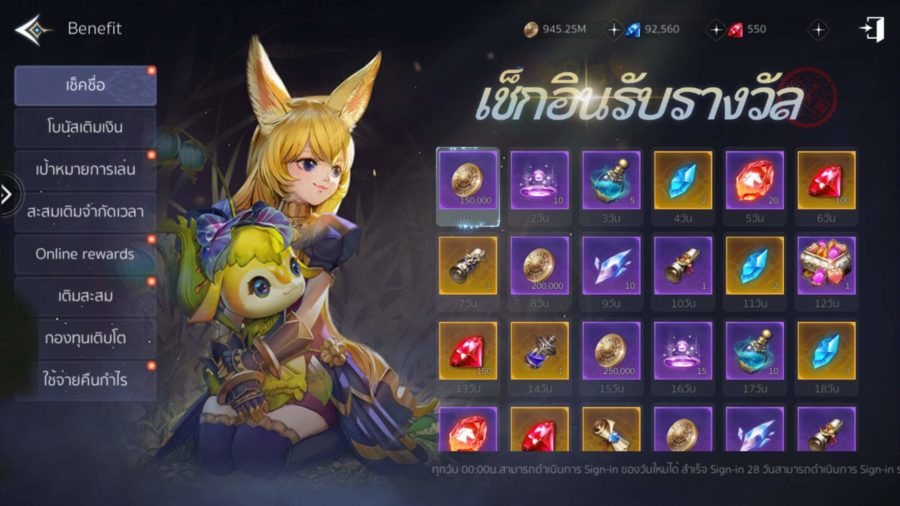Select the เช็คชื่อ check-in tab
Image resolution: width=900 pixels, height=506 pixels.
[x=85, y=86]
